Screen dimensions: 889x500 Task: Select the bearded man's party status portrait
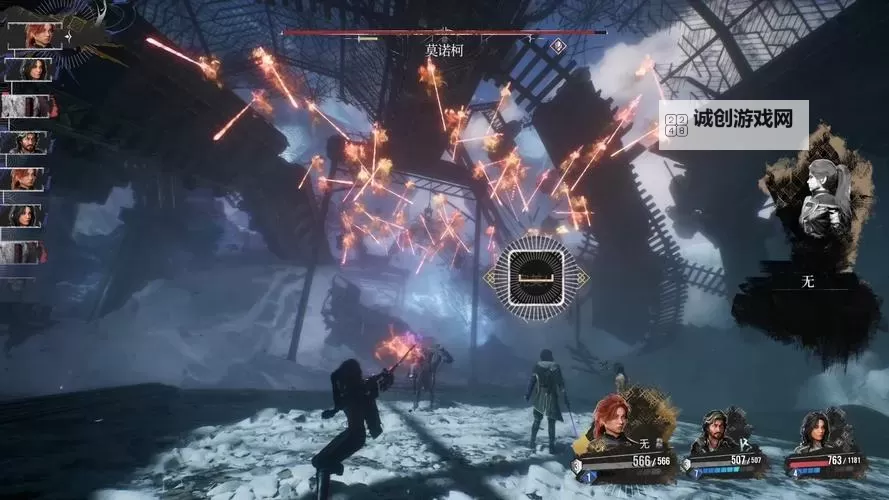coord(719,428)
